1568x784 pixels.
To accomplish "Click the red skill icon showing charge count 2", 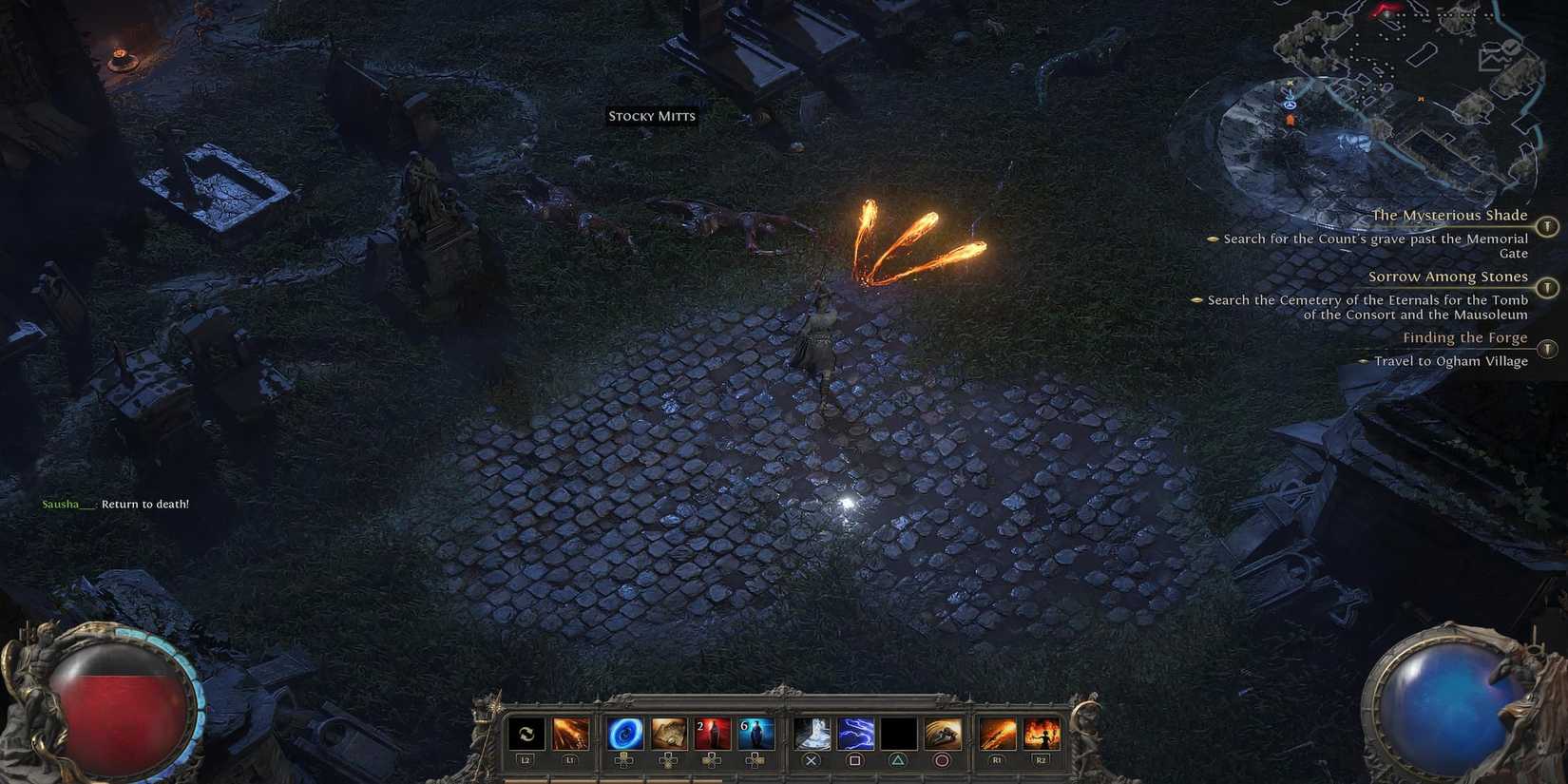I will pyautogui.click(x=711, y=733).
